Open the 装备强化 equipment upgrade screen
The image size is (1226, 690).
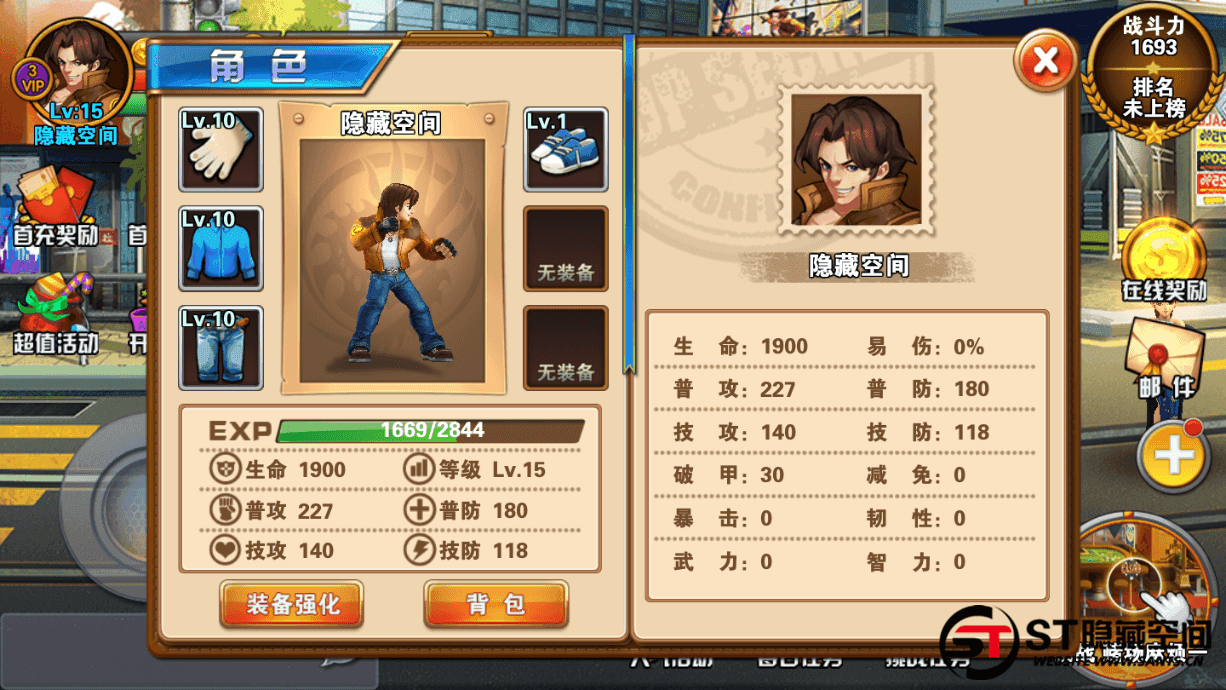point(292,603)
